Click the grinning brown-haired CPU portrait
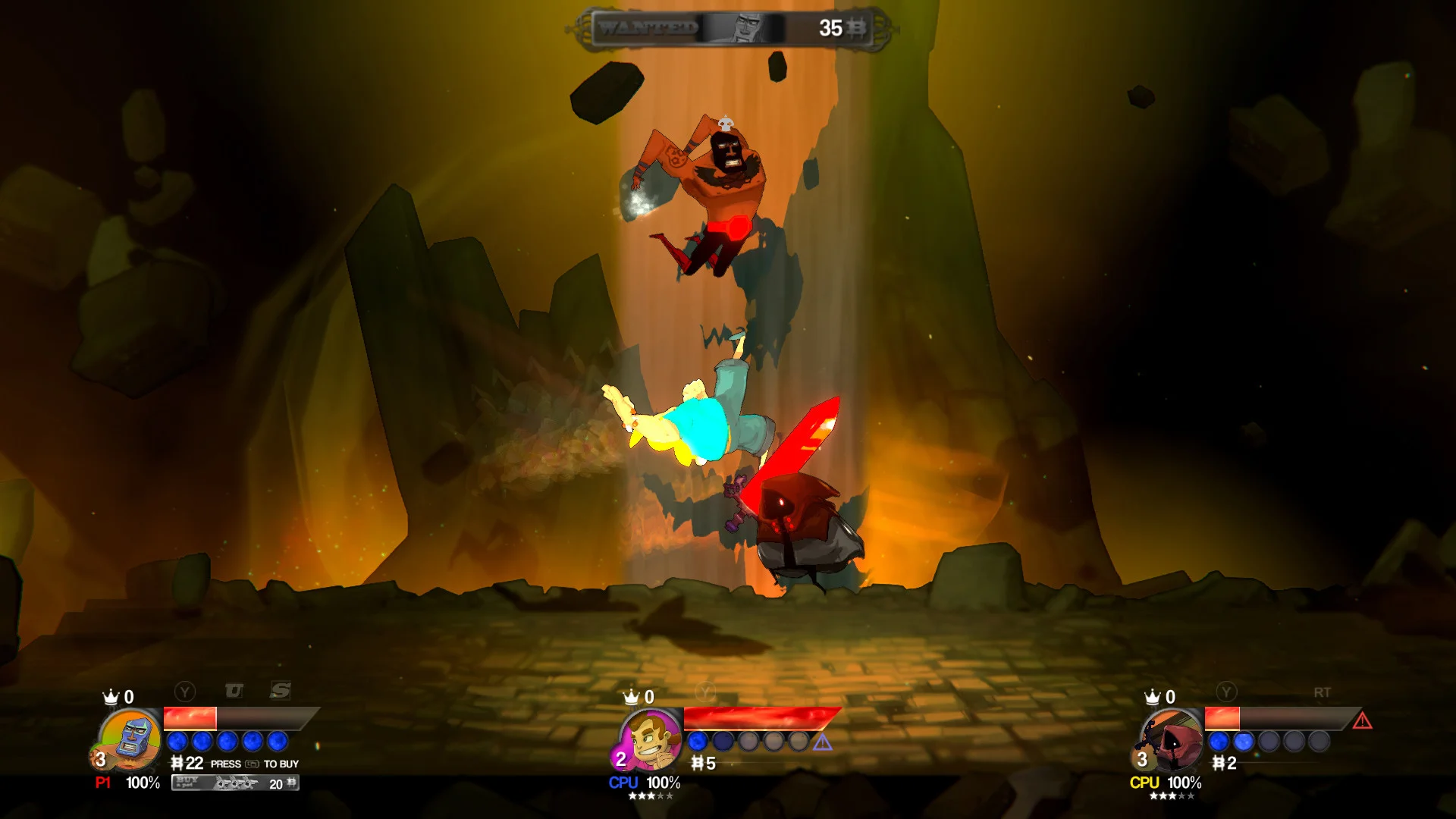The width and height of the screenshot is (1456, 819). (651, 740)
